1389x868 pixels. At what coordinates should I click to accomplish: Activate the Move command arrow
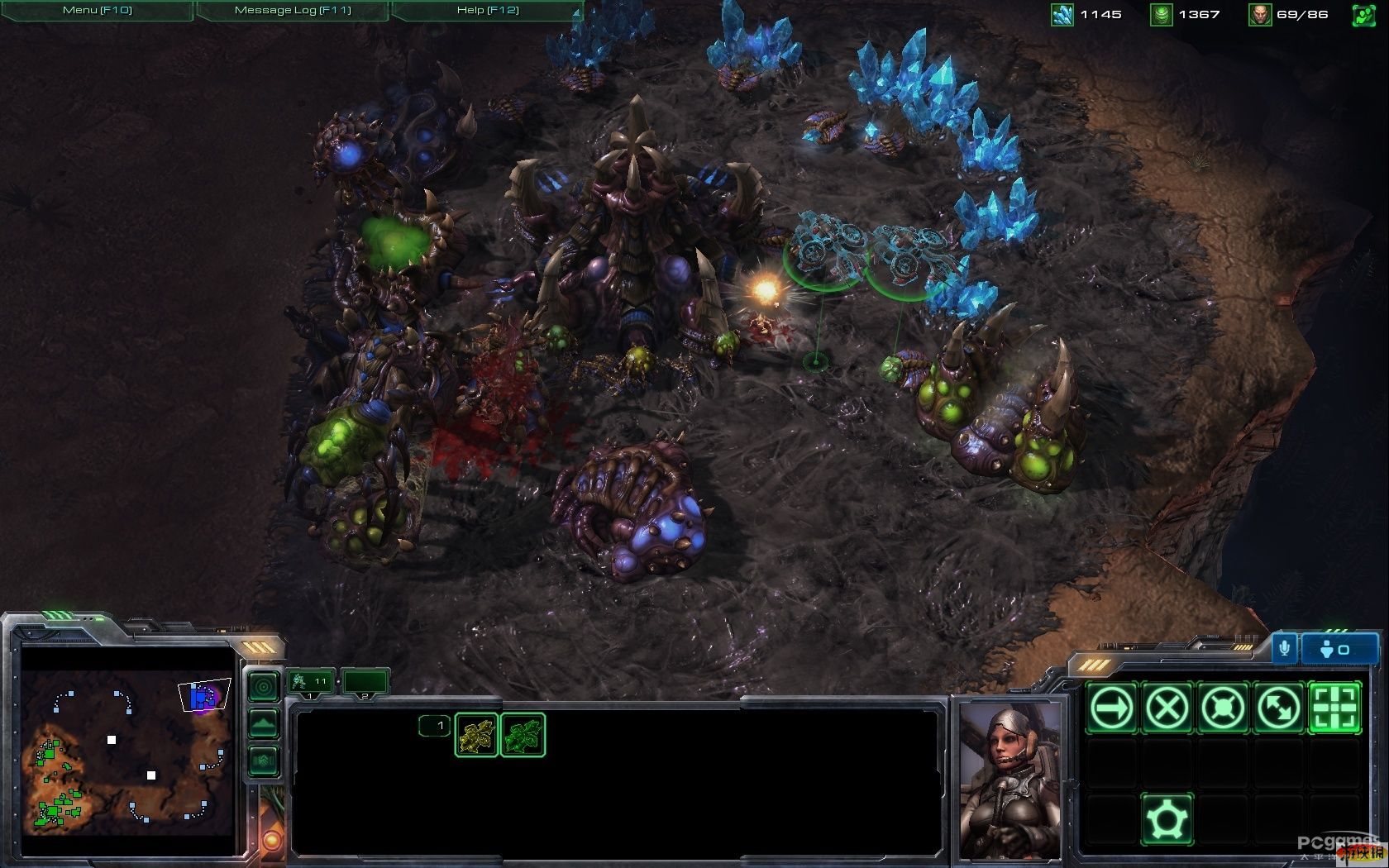click(x=1112, y=708)
